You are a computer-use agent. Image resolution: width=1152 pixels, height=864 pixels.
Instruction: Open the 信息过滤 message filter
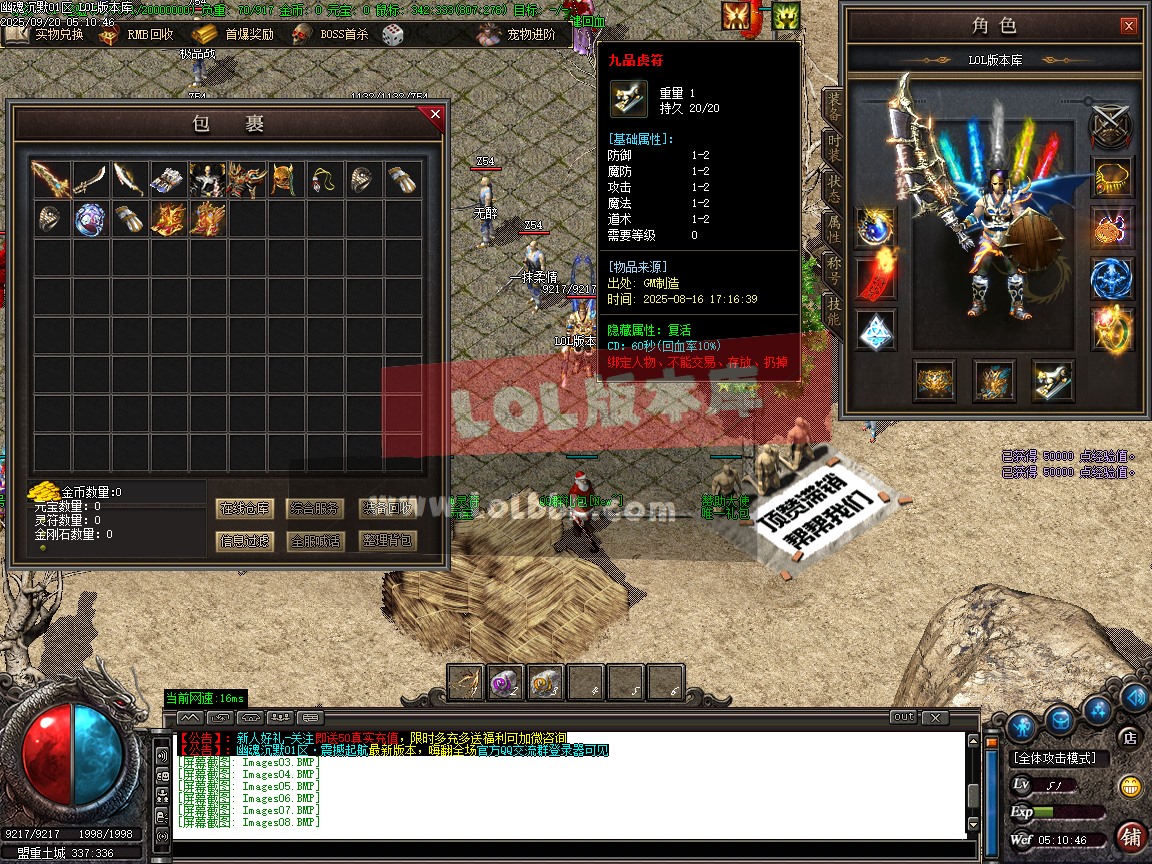pyautogui.click(x=245, y=541)
